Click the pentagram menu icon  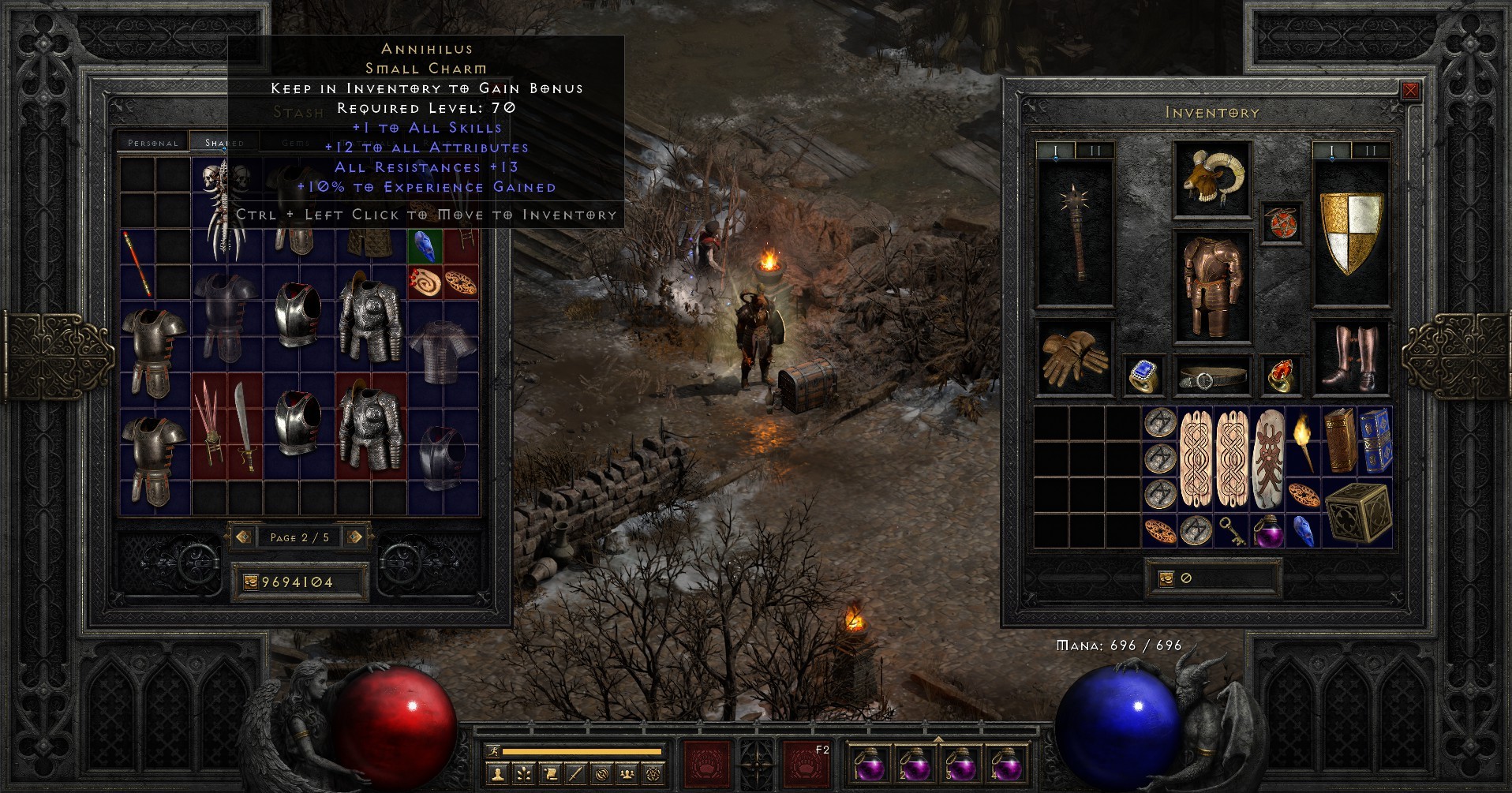(x=653, y=775)
